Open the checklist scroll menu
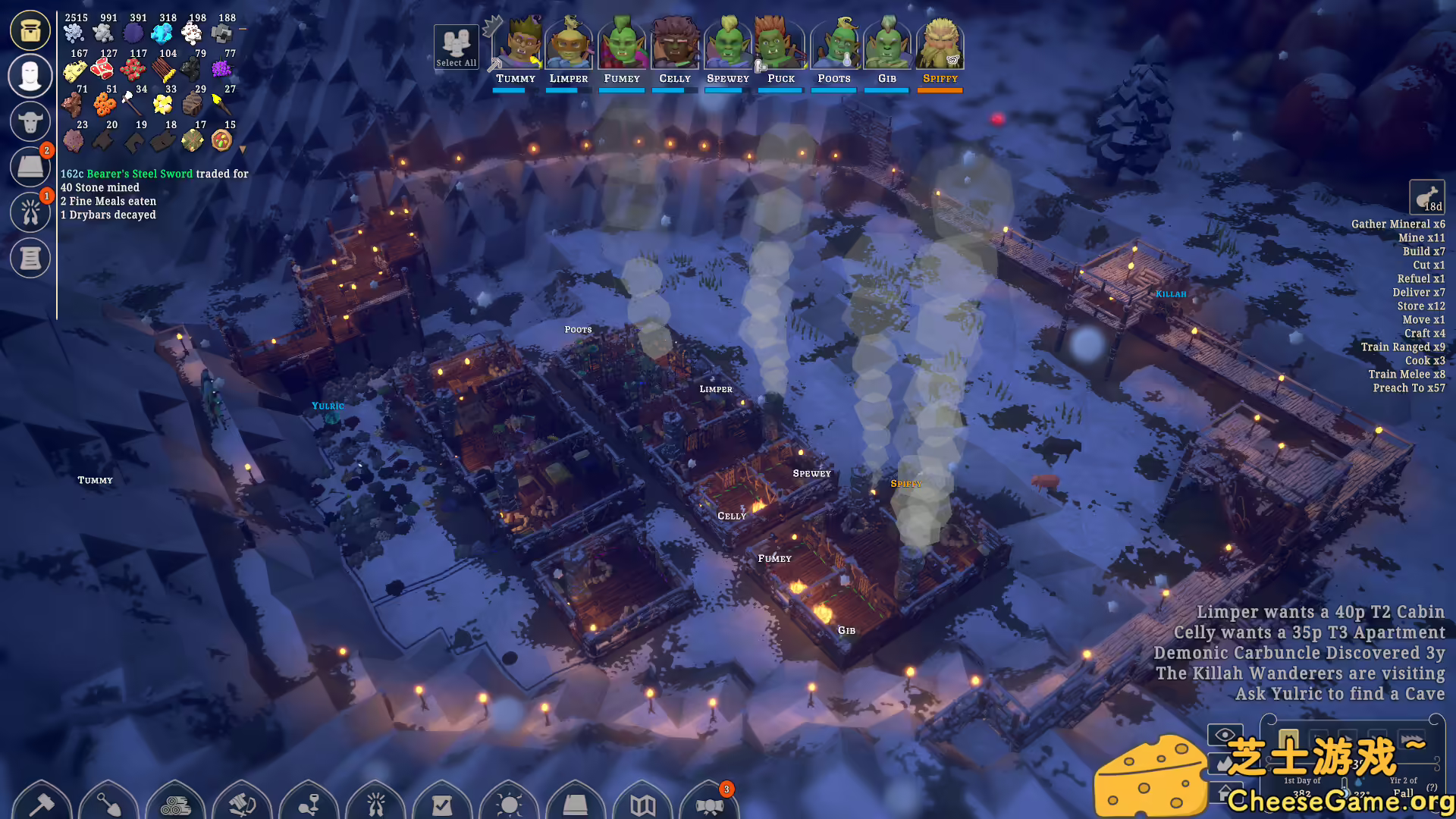 click(442, 802)
